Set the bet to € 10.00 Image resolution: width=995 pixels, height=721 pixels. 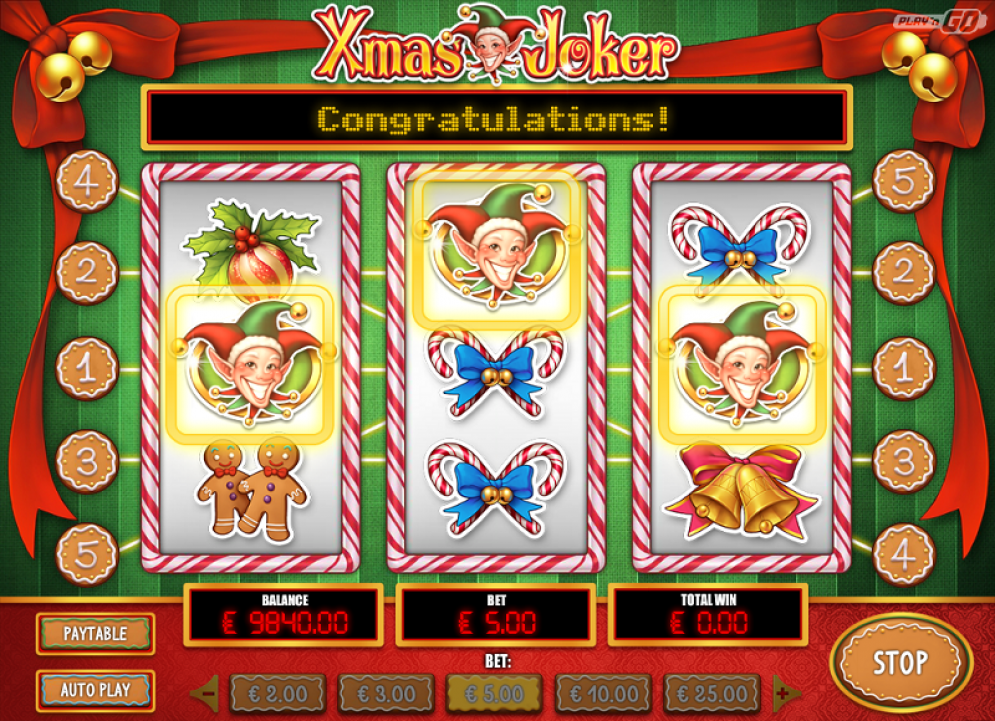pos(602,693)
